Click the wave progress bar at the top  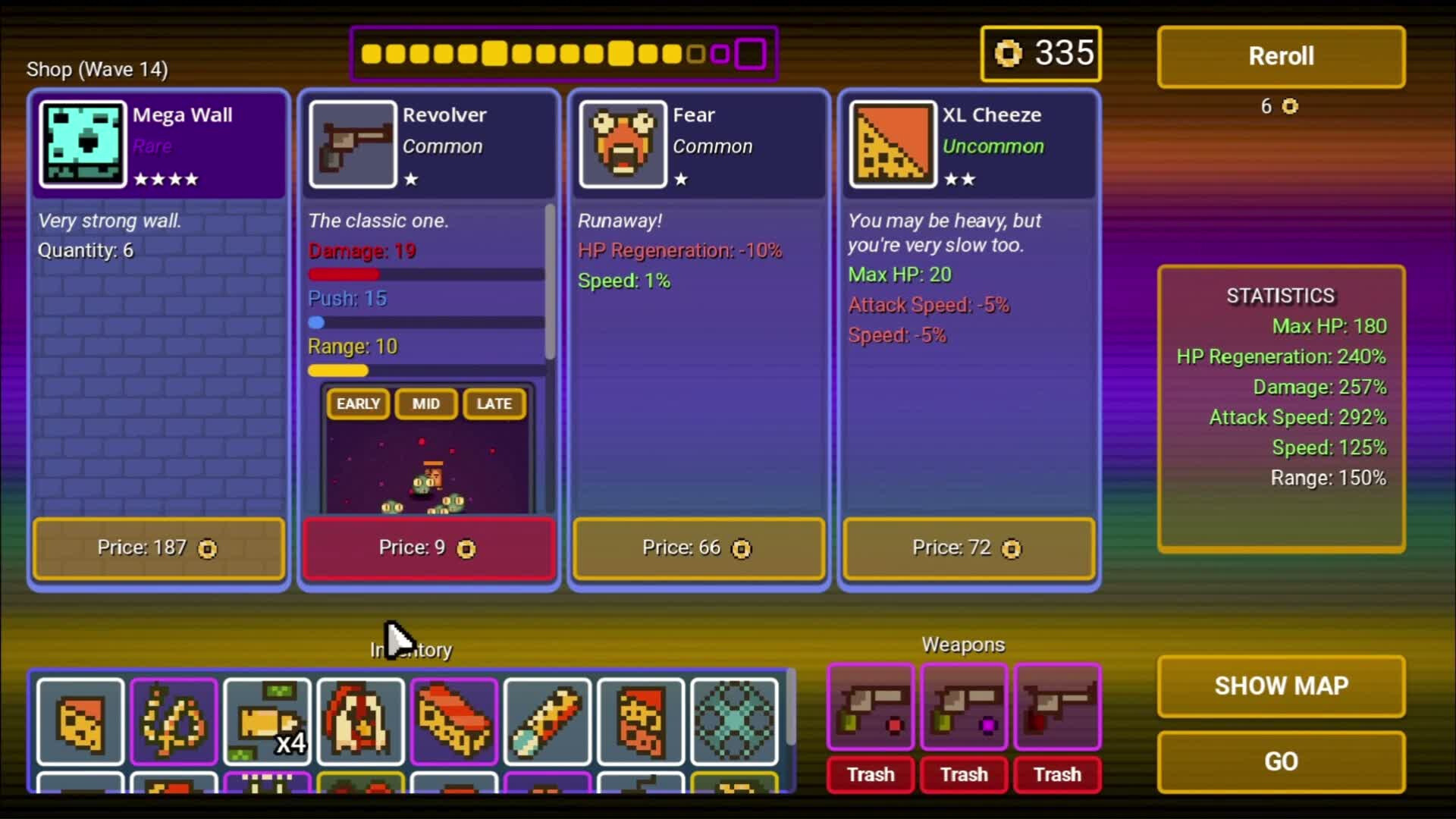click(564, 53)
